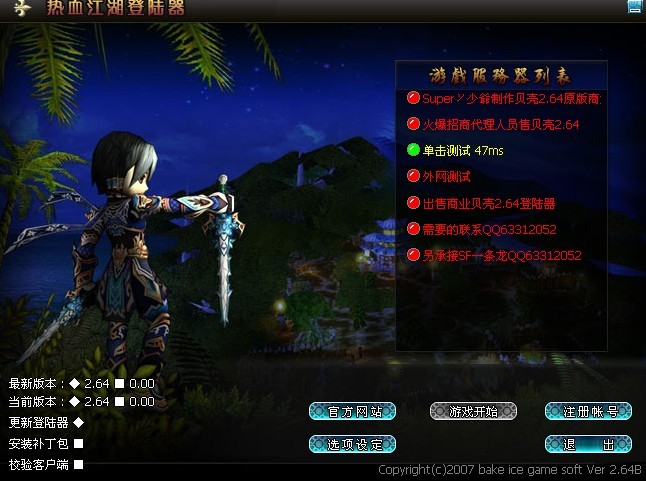
Task: Click the 注册帐号 register account button
Action: pos(588,411)
